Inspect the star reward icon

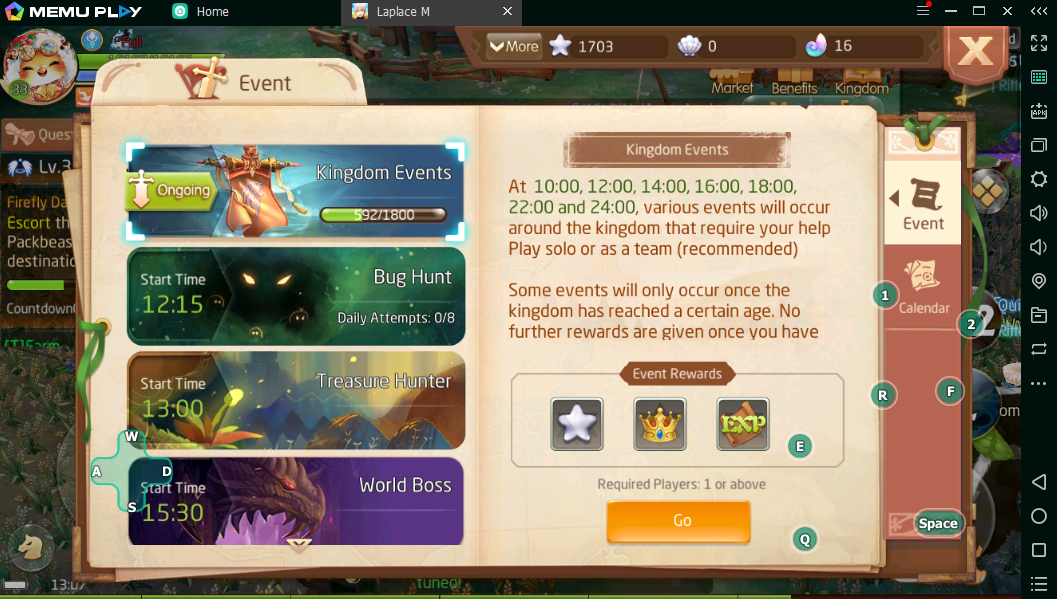click(x=577, y=424)
